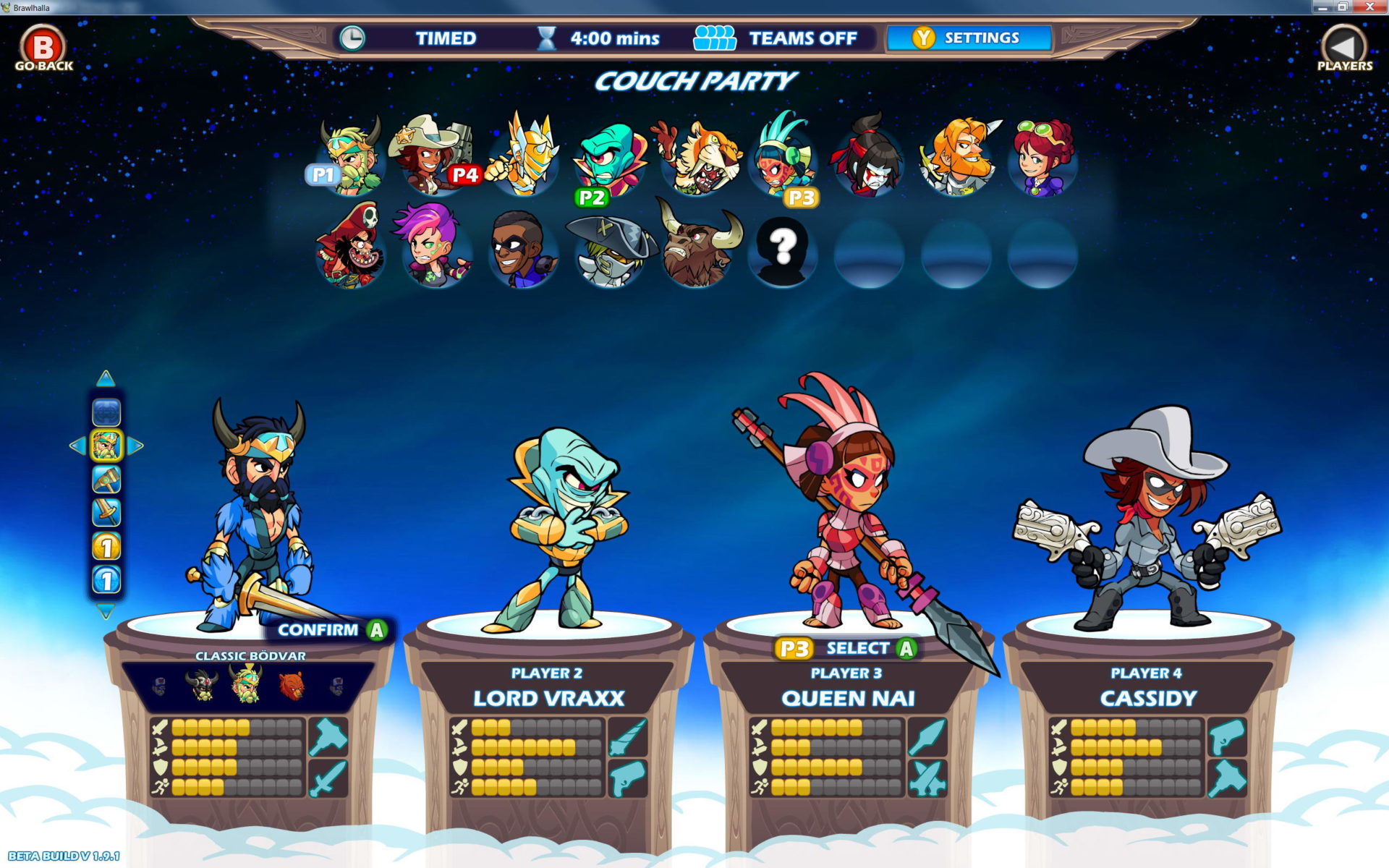Select the hammer weapon skin icon

(106, 478)
